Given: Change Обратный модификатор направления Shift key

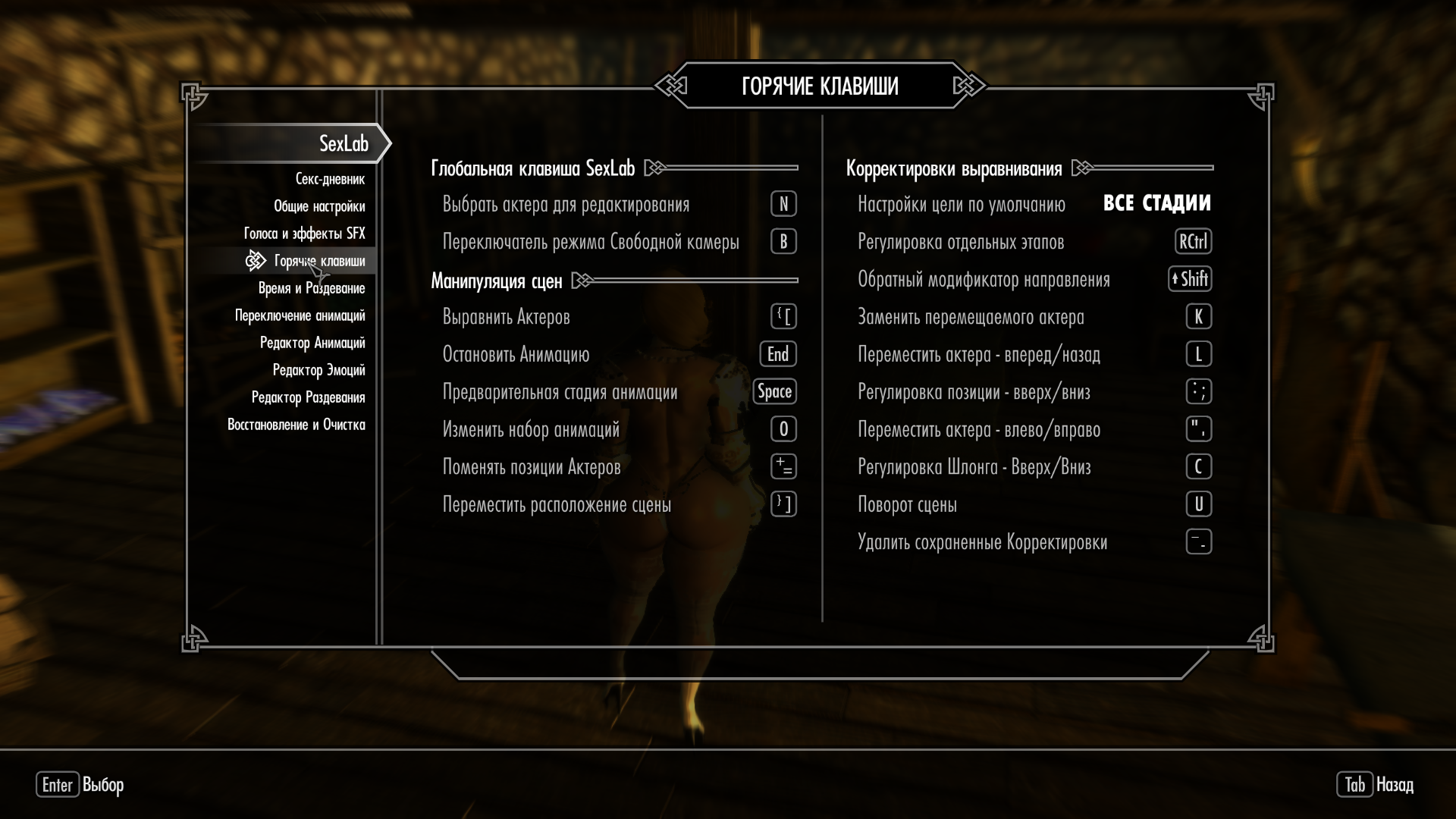Looking at the screenshot, I should point(1190,279).
